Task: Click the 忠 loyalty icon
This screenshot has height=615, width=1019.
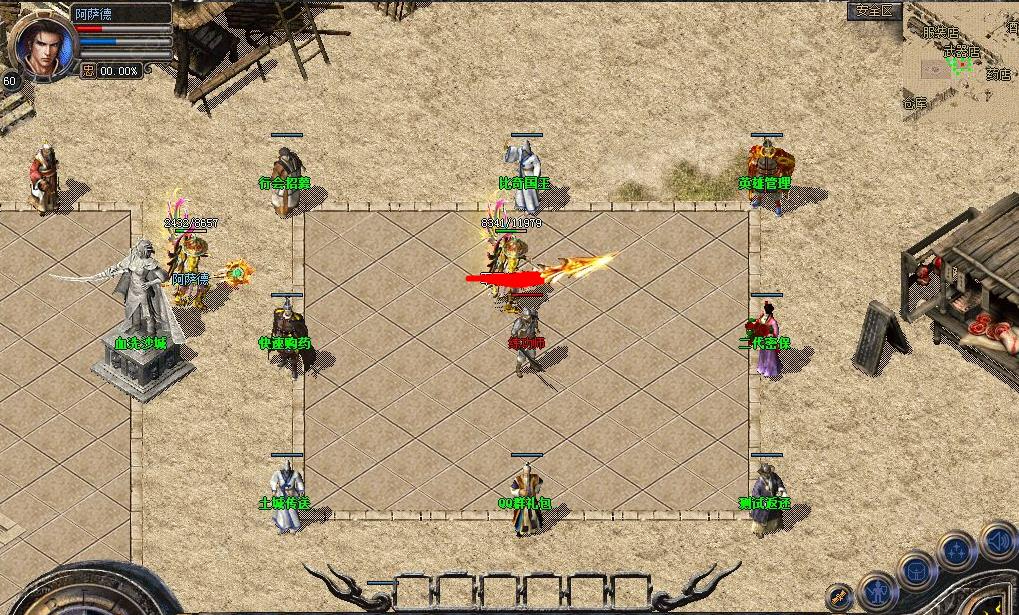Action: (88, 71)
